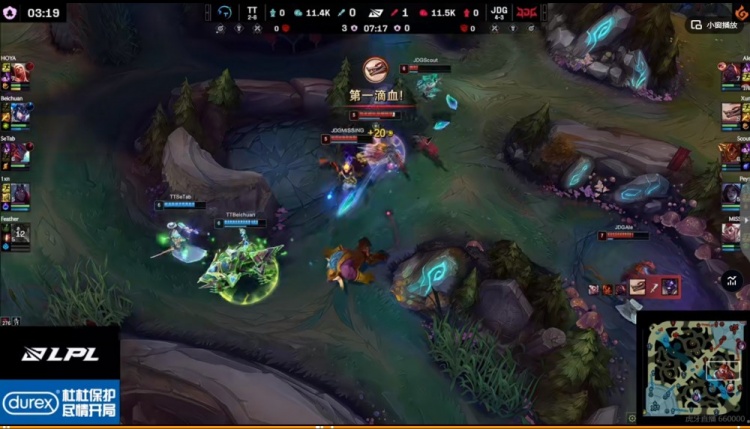Click the first blood announcement banner
The width and height of the screenshot is (750, 429).
(375, 96)
